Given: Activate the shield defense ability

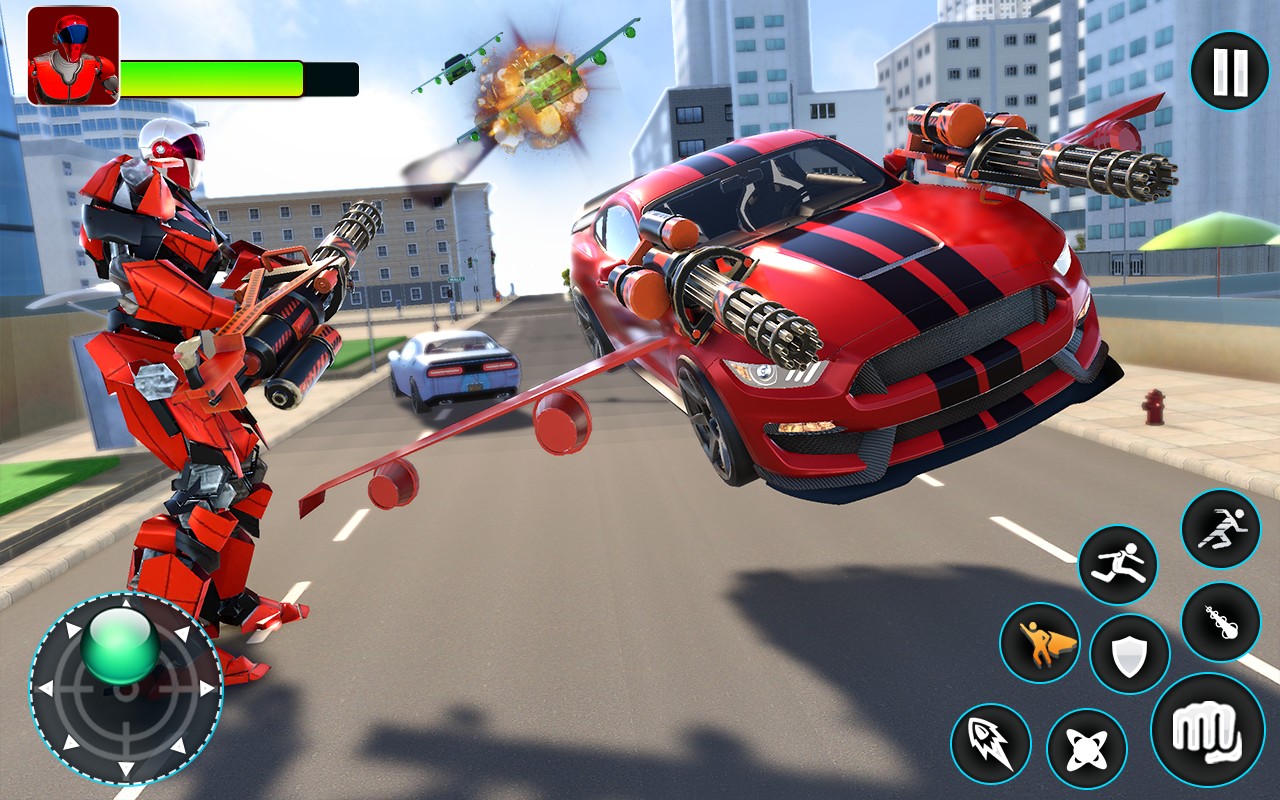Looking at the screenshot, I should coord(1129,654).
